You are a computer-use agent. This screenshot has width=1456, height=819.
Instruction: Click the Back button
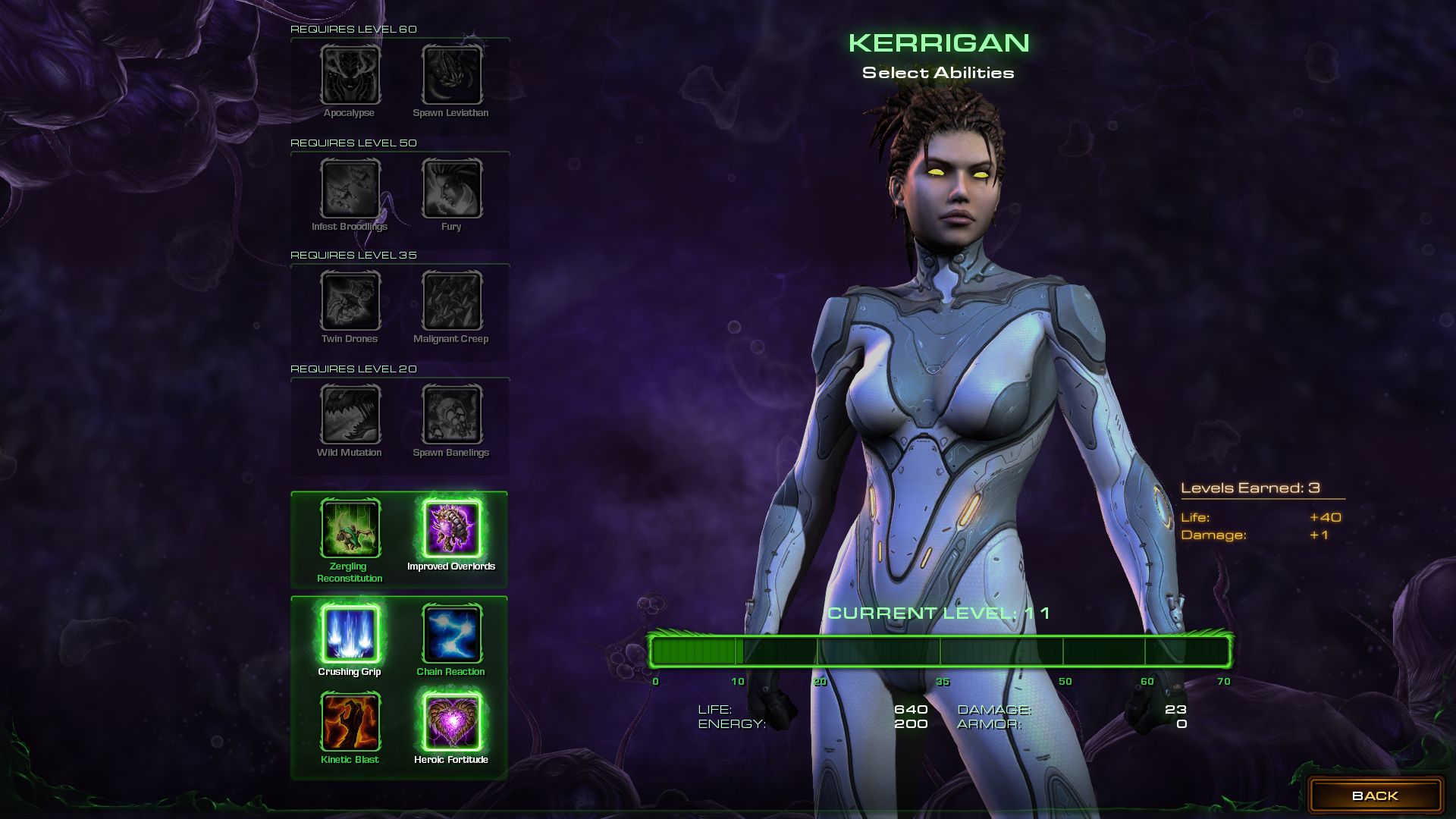[1375, 795]
